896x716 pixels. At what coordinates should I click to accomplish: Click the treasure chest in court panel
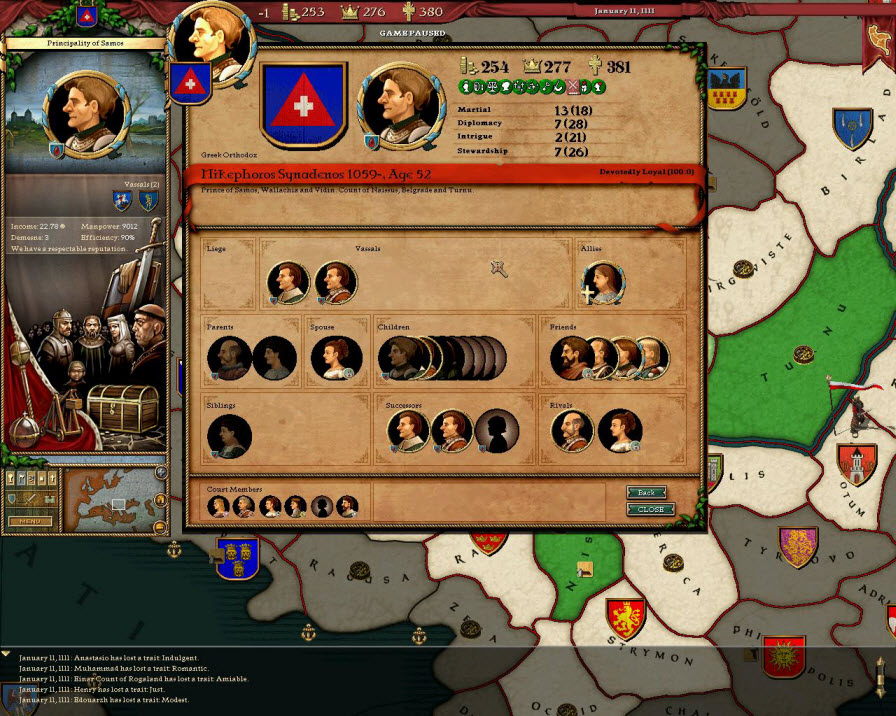(122, 407)
